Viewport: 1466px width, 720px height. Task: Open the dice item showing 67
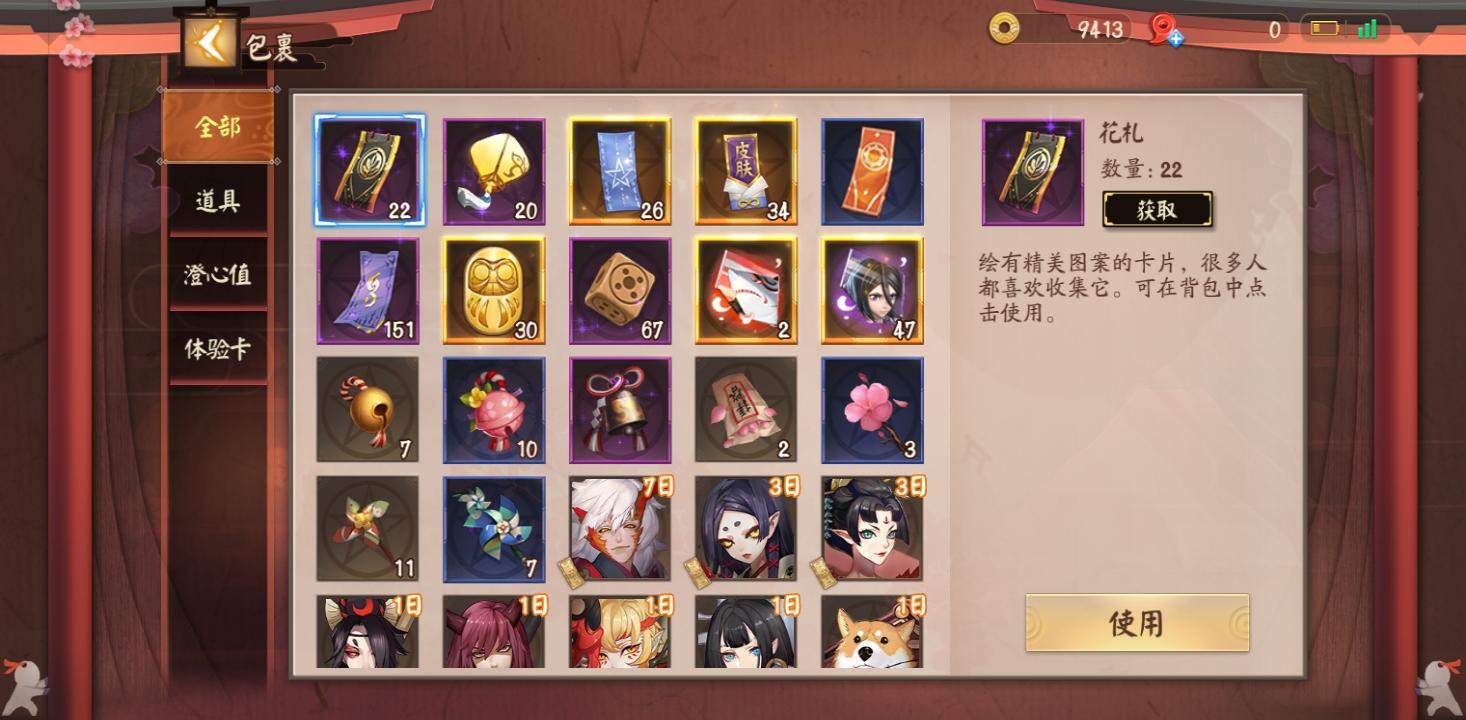point(620,290)
